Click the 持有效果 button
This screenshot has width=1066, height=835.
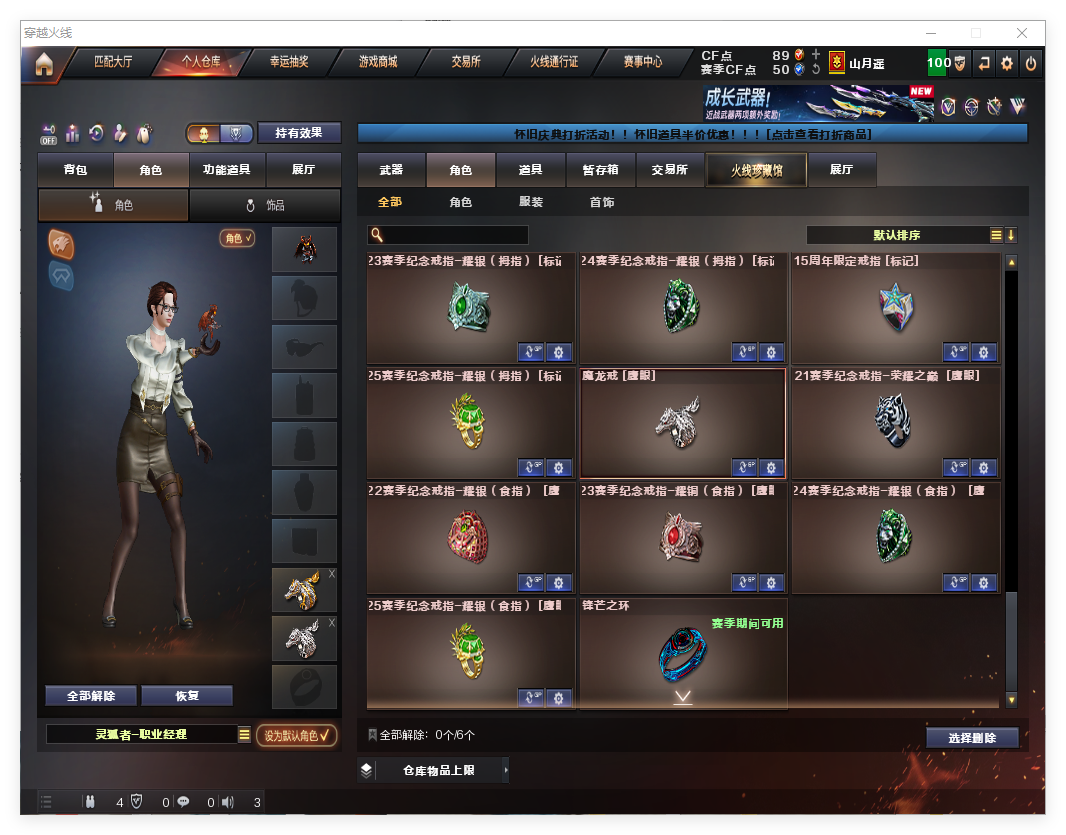tap(299, 133)
